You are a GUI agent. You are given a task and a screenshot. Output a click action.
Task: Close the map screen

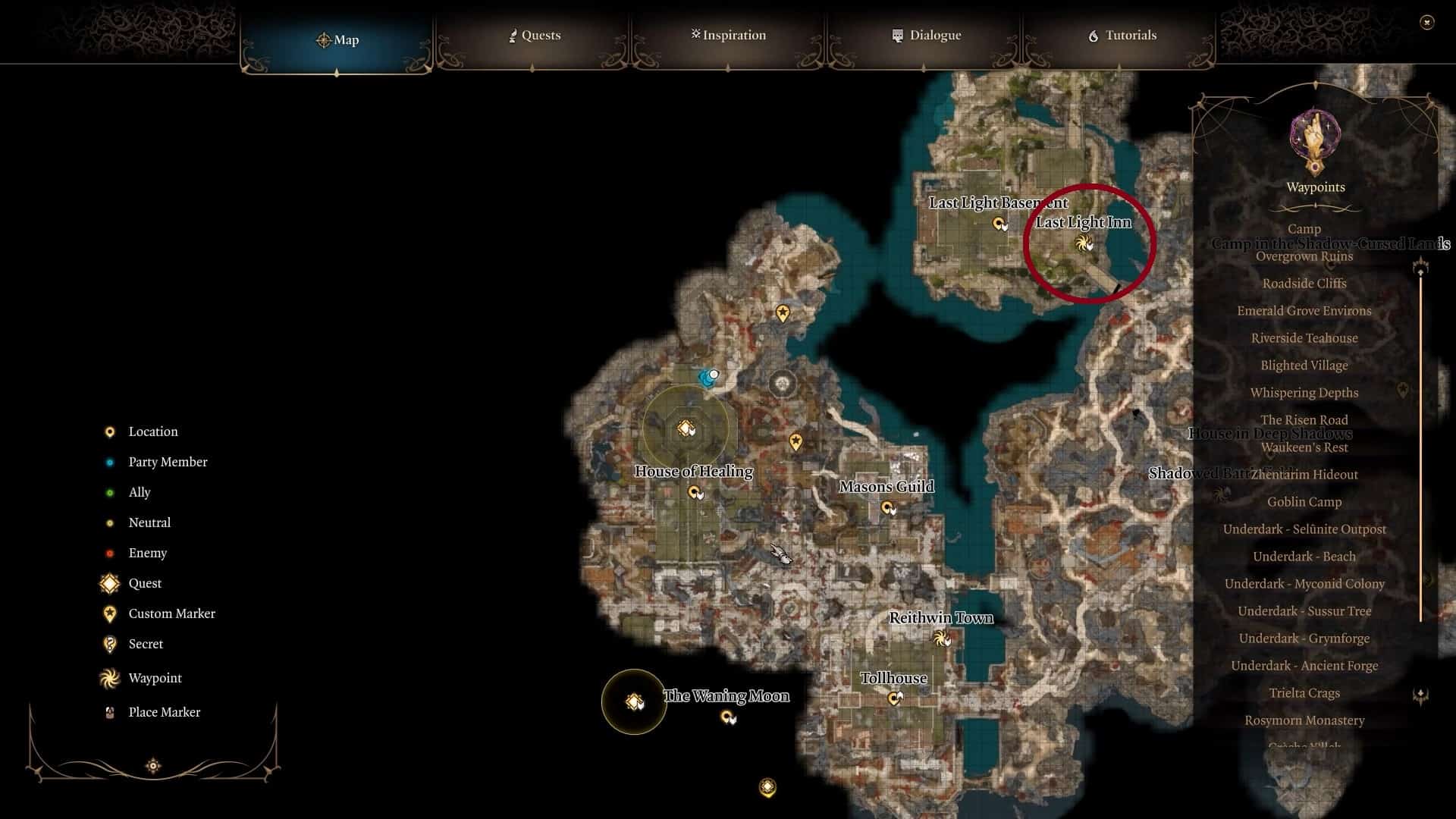(1426, 23)
